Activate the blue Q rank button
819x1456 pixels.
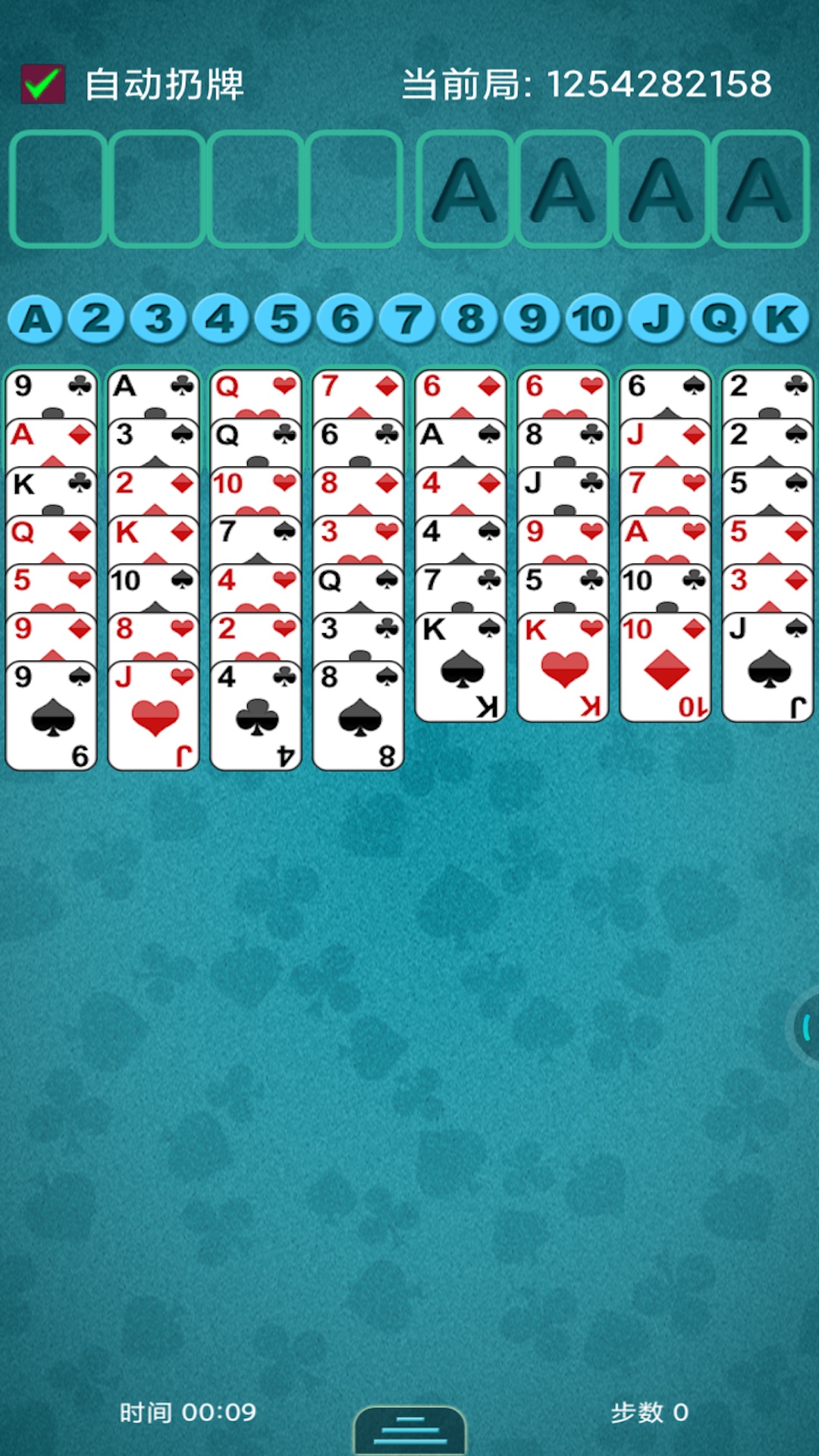[x=719, y=318]
